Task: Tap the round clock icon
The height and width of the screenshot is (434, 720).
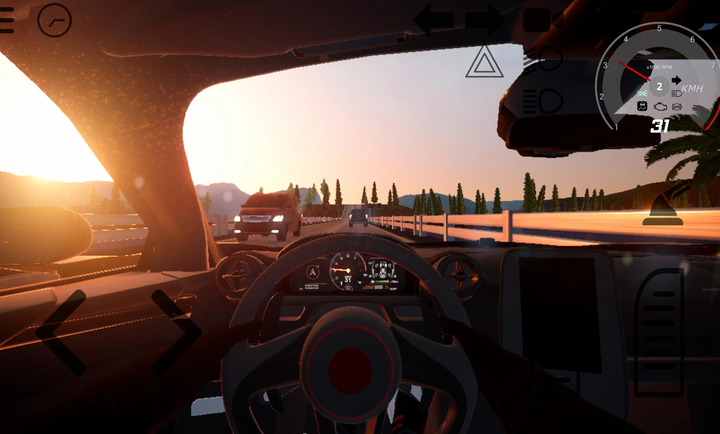Action: [54, 19]
